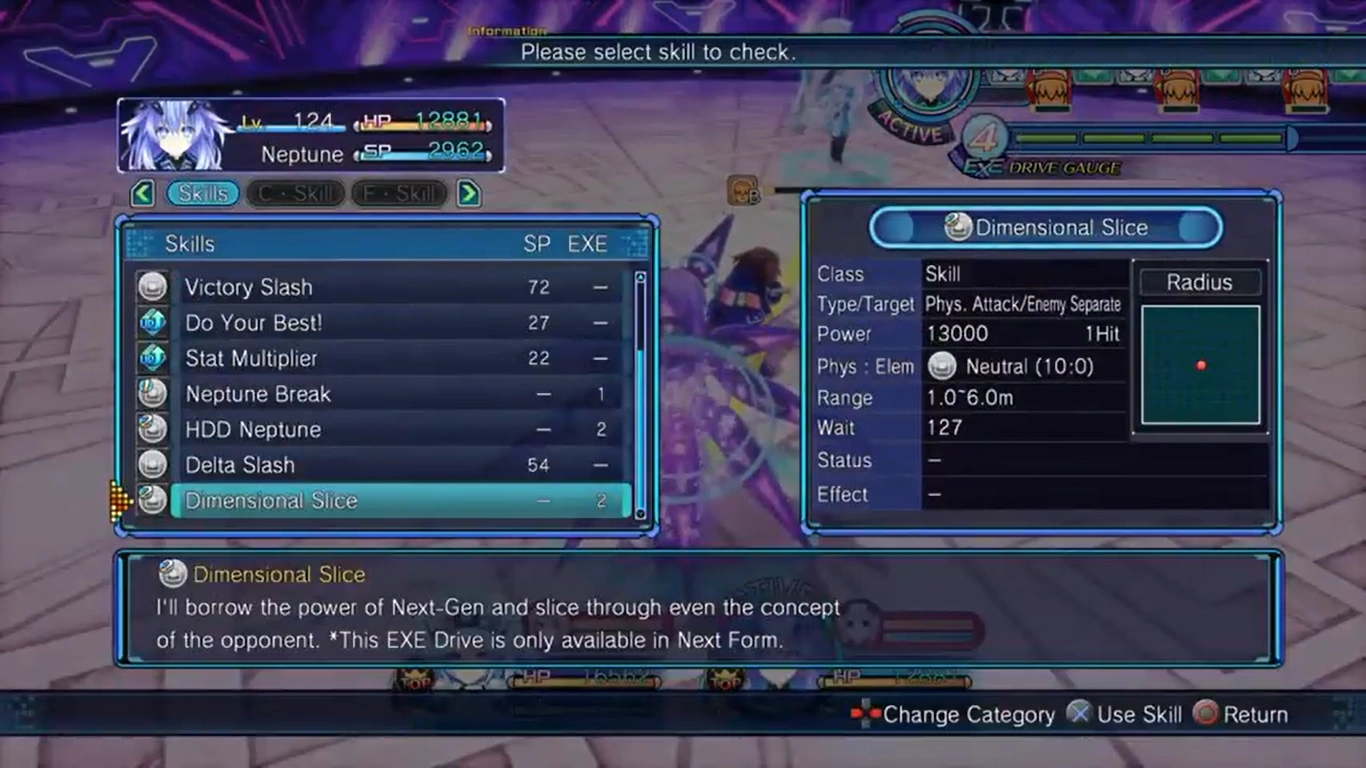
Task: Click the right green category arrow
Action: 468,193
